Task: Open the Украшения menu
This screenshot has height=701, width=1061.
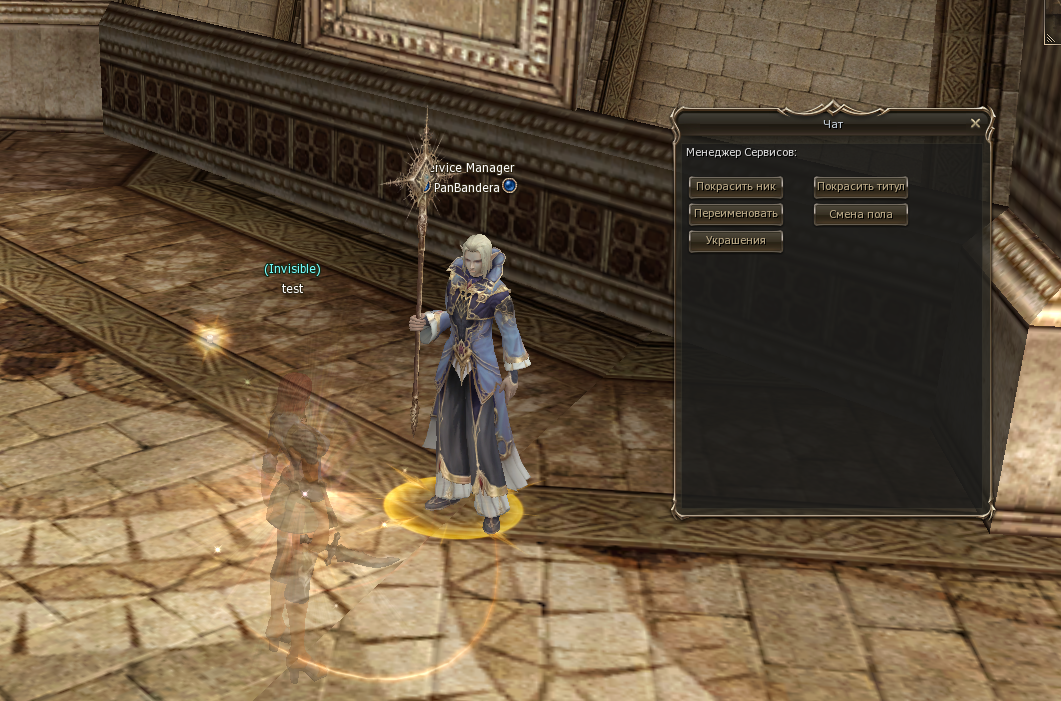Action: point(735,240)
